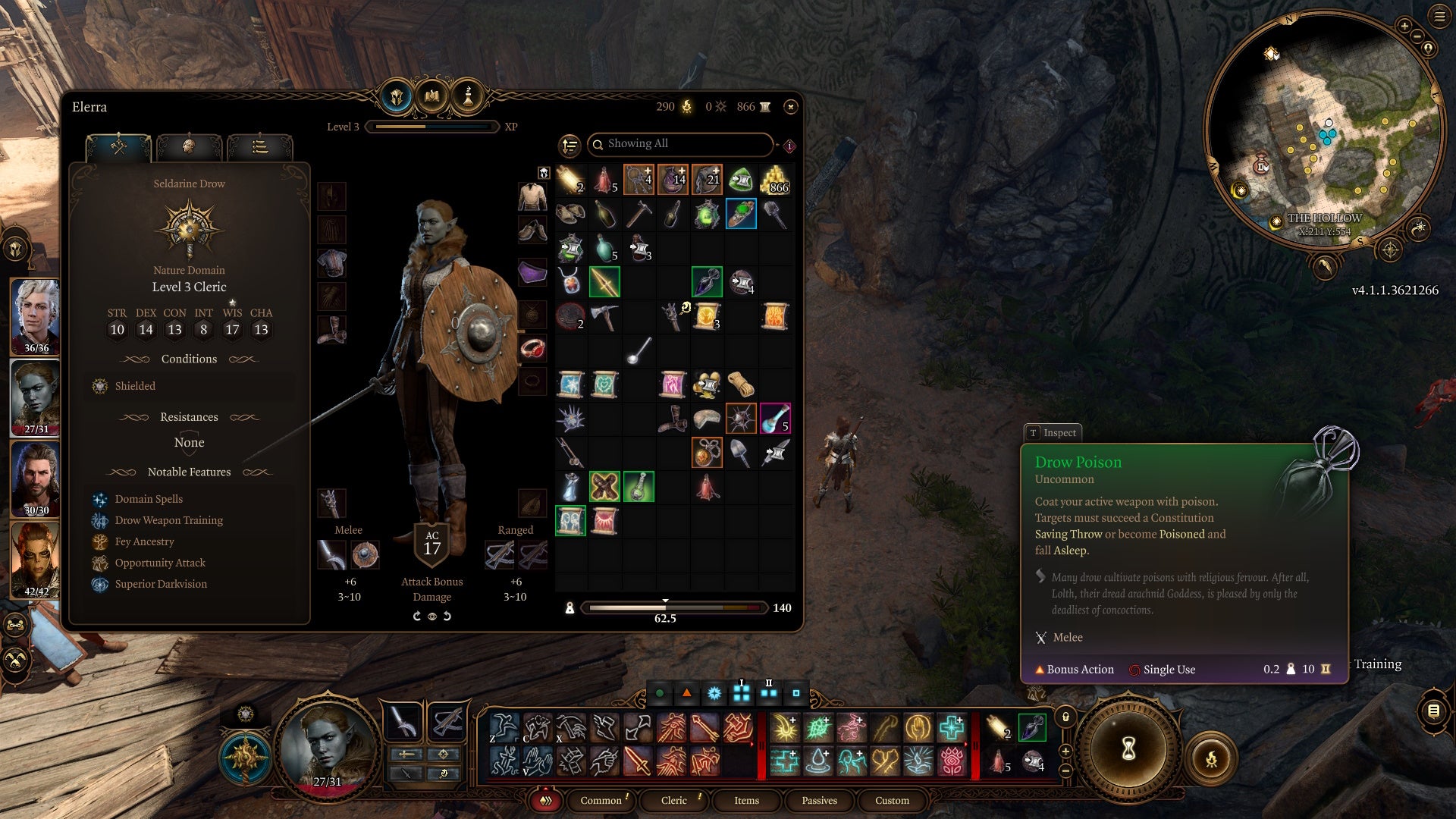Click the inventory search field
1456x819 pixels.
point(682,144)
